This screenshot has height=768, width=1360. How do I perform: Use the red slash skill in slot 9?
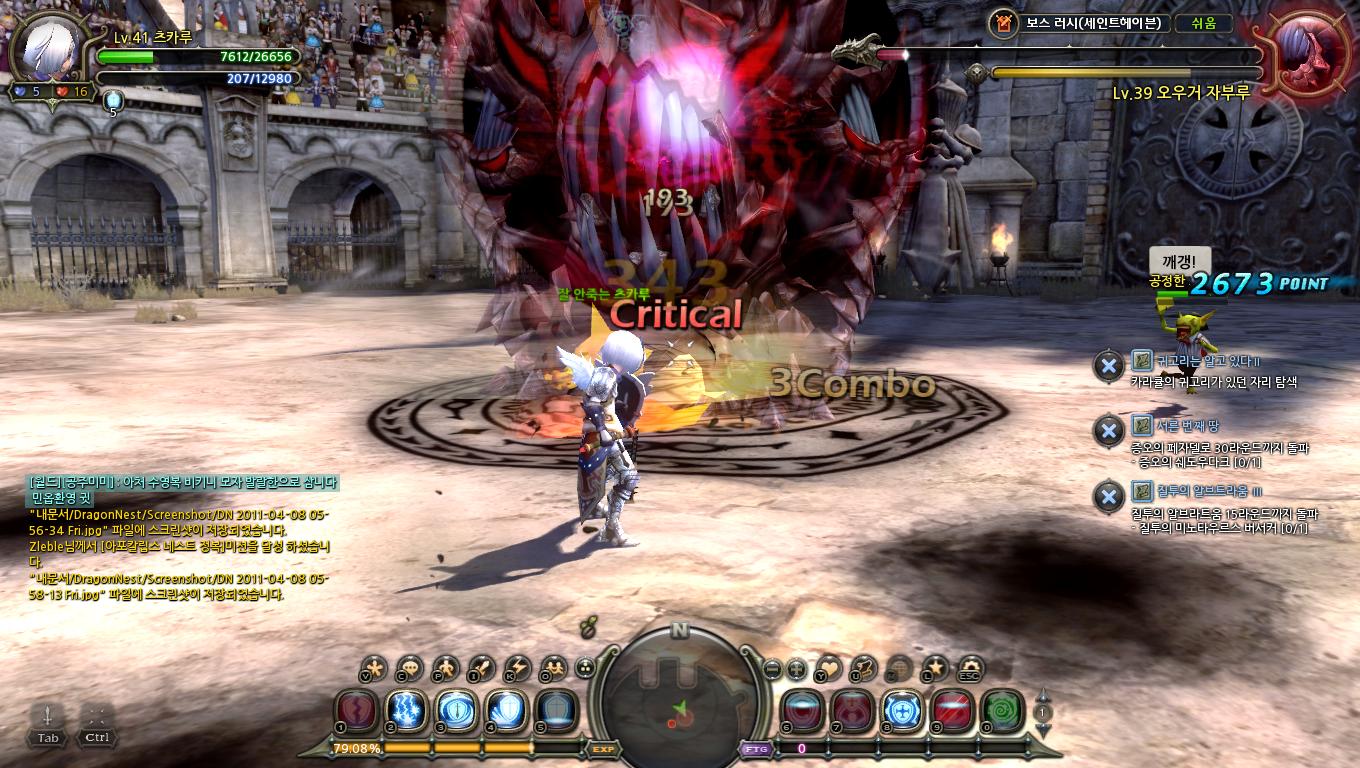(952, 710)
